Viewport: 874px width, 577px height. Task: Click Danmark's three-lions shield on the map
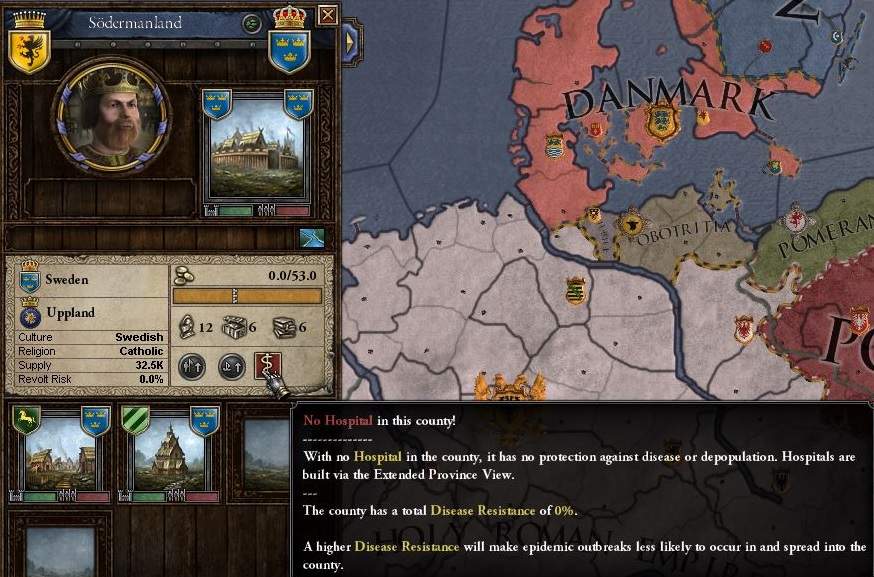tap(661, 122)
